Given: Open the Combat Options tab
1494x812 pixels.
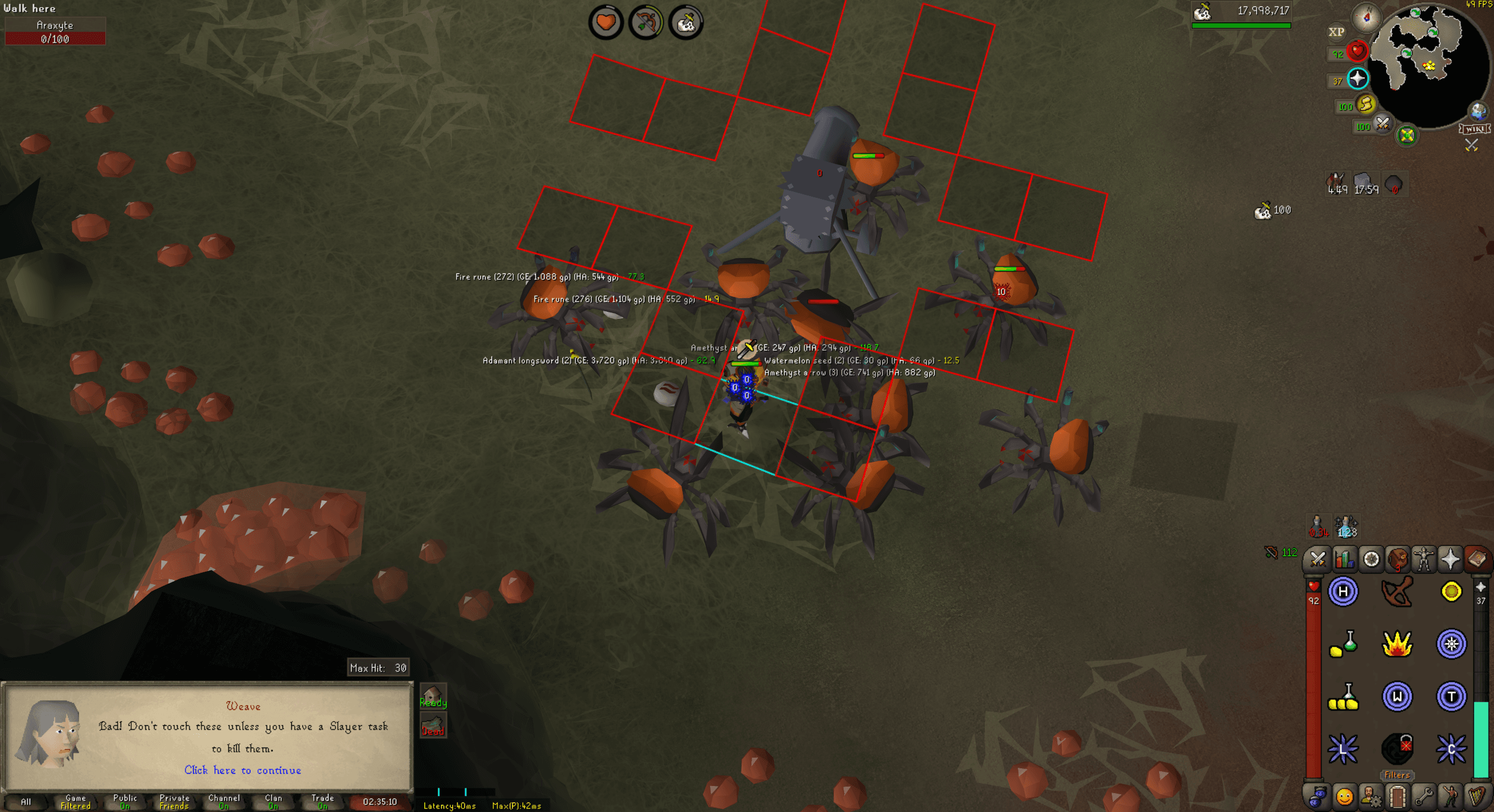Looking at the screenshot, I should click(1317, 560).
